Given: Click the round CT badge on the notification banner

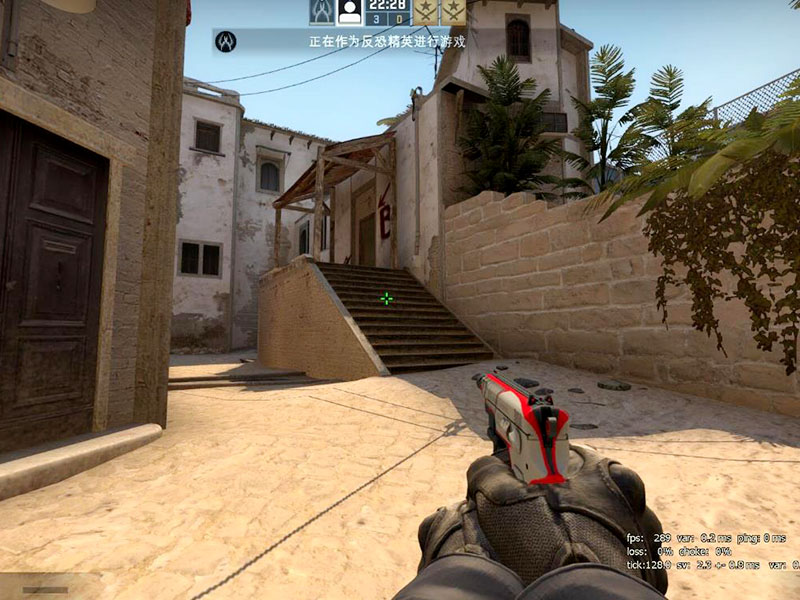Looking at the screenshot, I should coord(225,41).
